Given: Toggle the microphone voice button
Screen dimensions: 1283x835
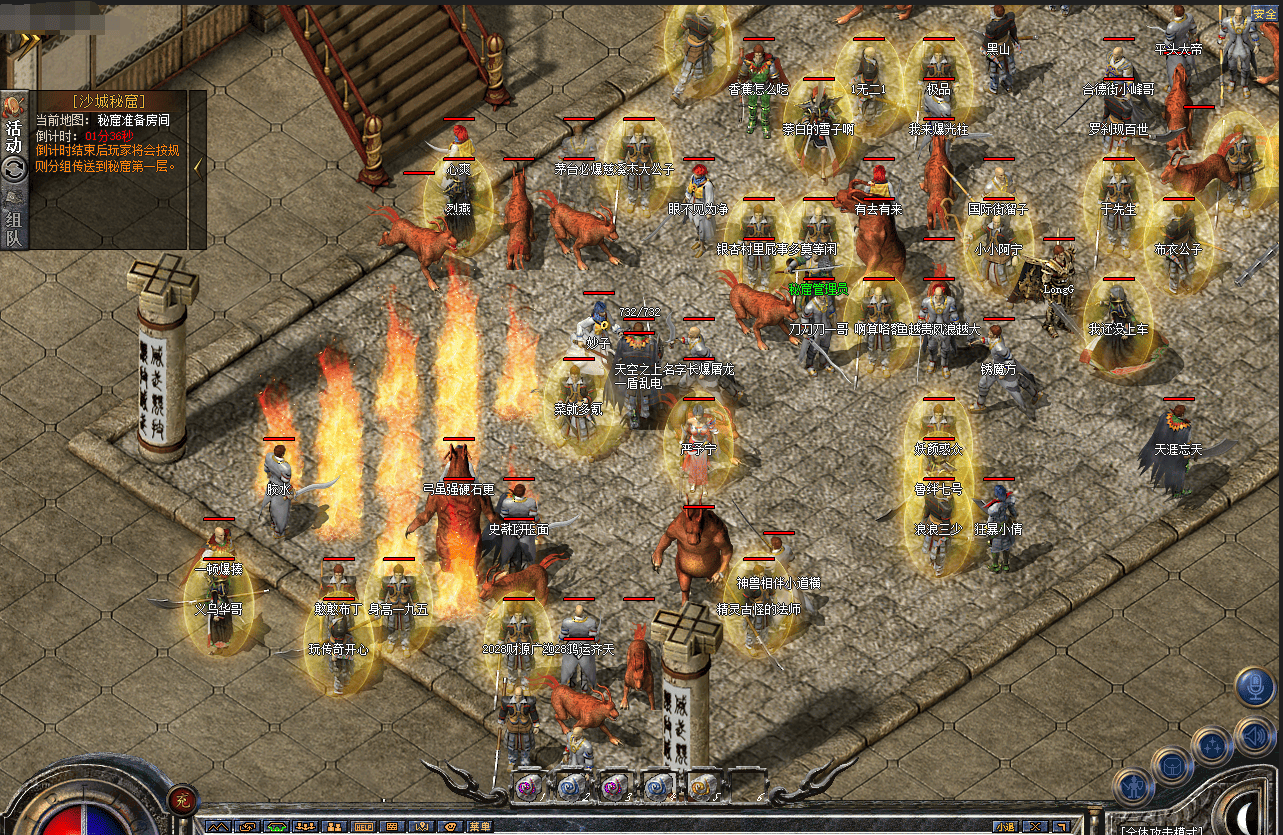Looking at the screenshot, I should pyautogui.click(x=1254, y=687).
